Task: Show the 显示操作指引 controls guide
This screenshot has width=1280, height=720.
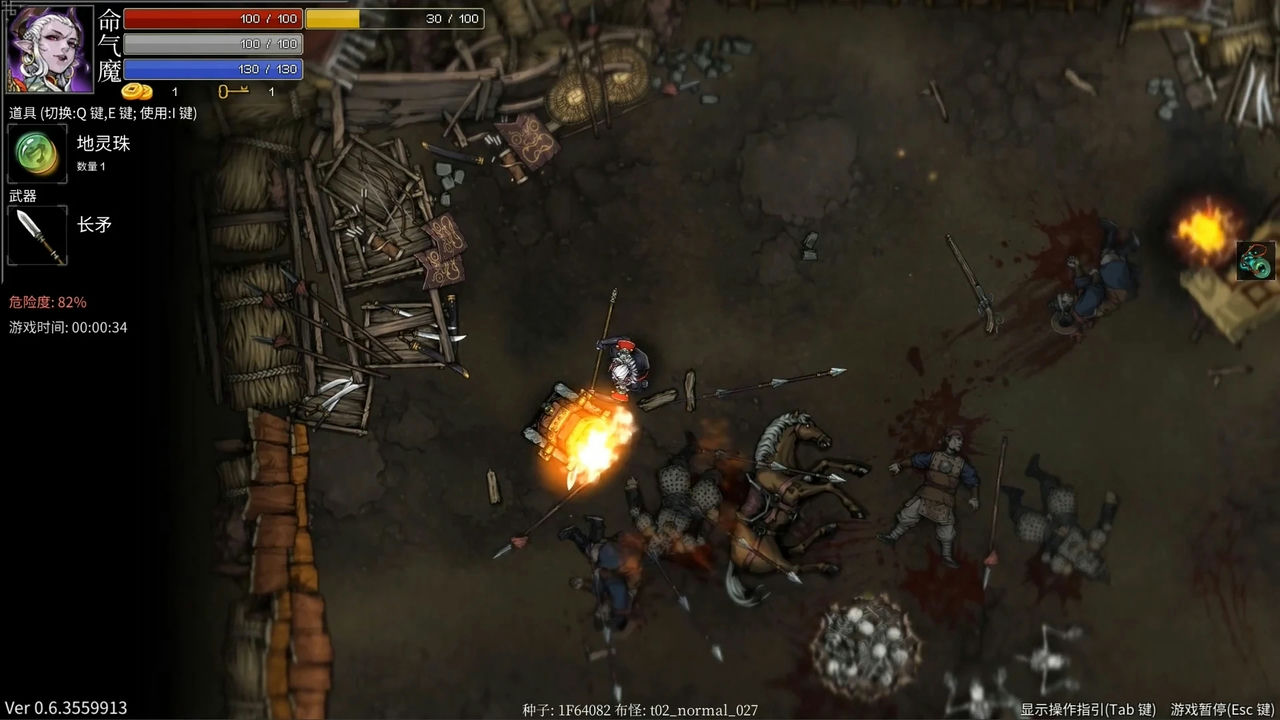Action: pyautogui.click(x=1087, y=709)
